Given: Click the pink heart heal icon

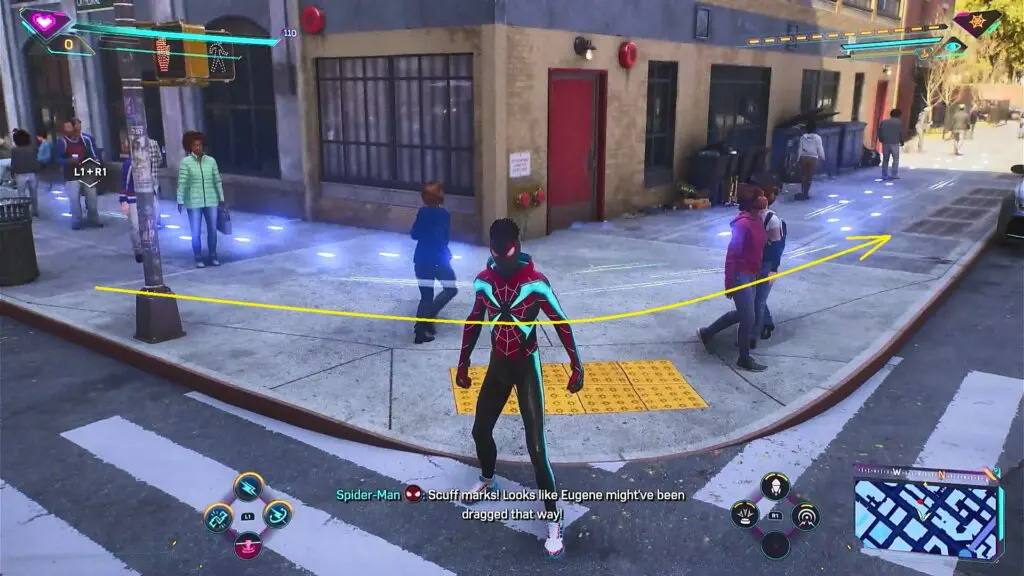Looking at the screenshot, I should (x=45, y=22).
